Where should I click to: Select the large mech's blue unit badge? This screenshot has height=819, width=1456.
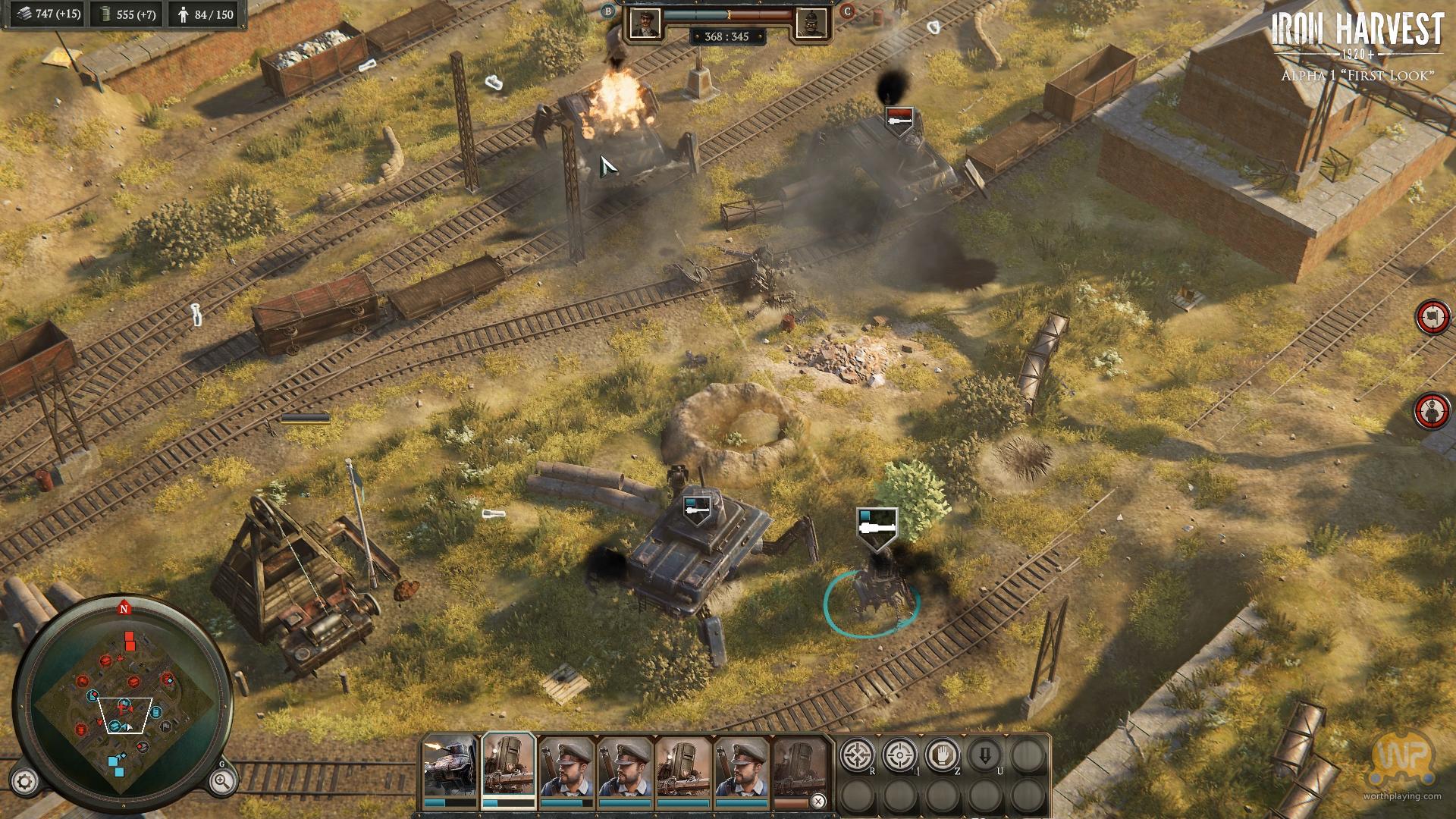696,511
